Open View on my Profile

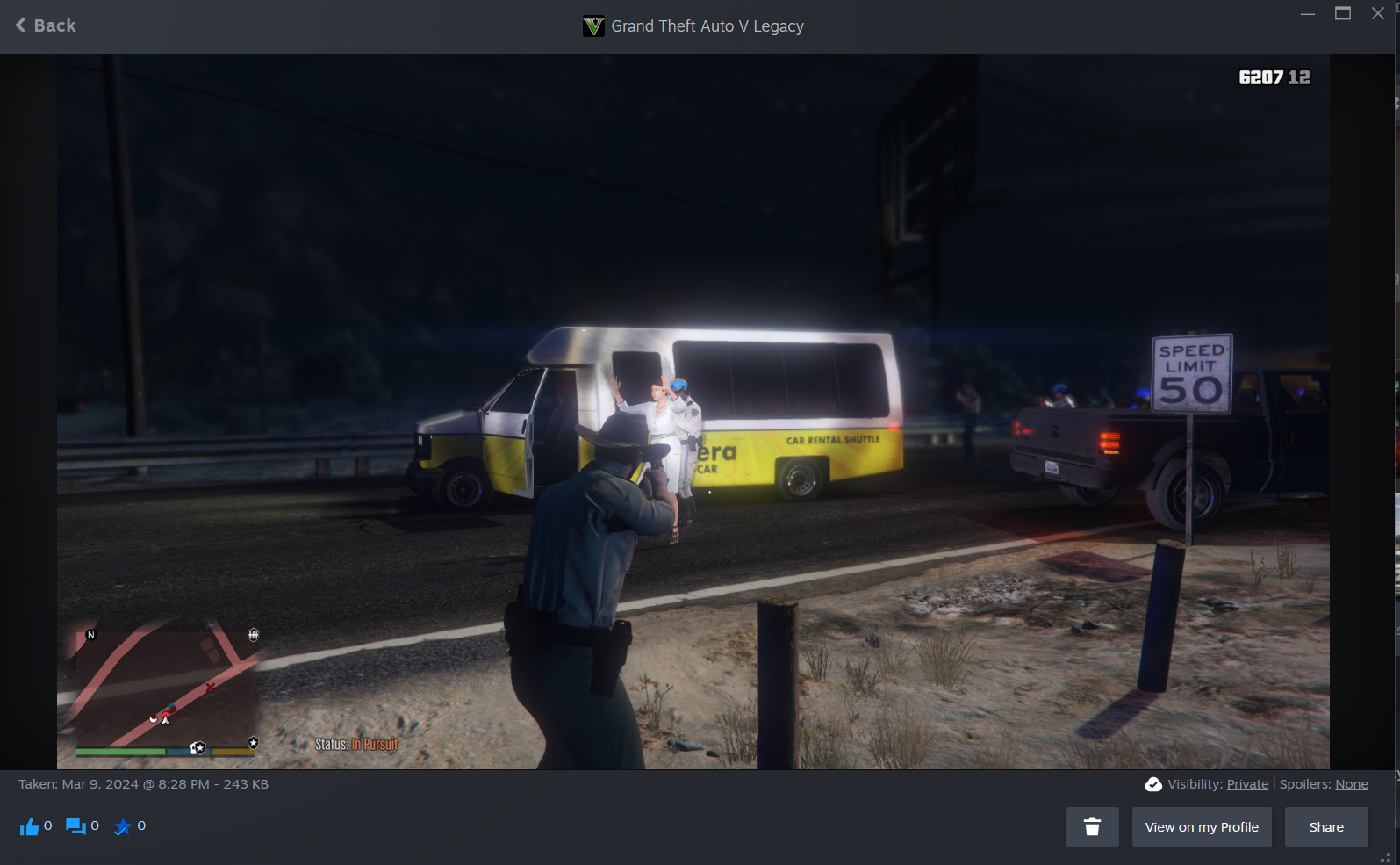point(1201,826)
